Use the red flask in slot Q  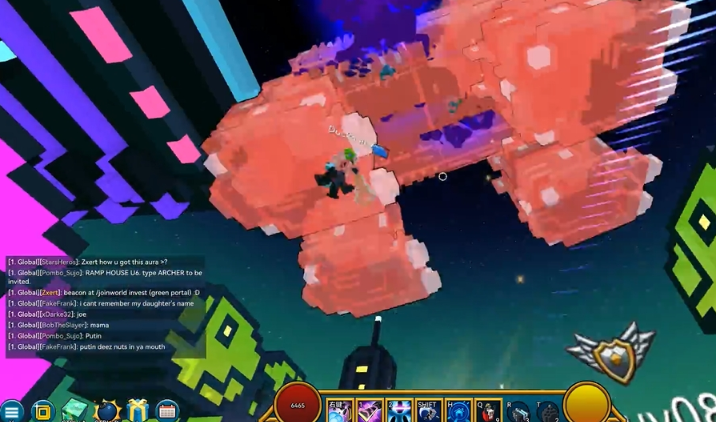point(489,411)
